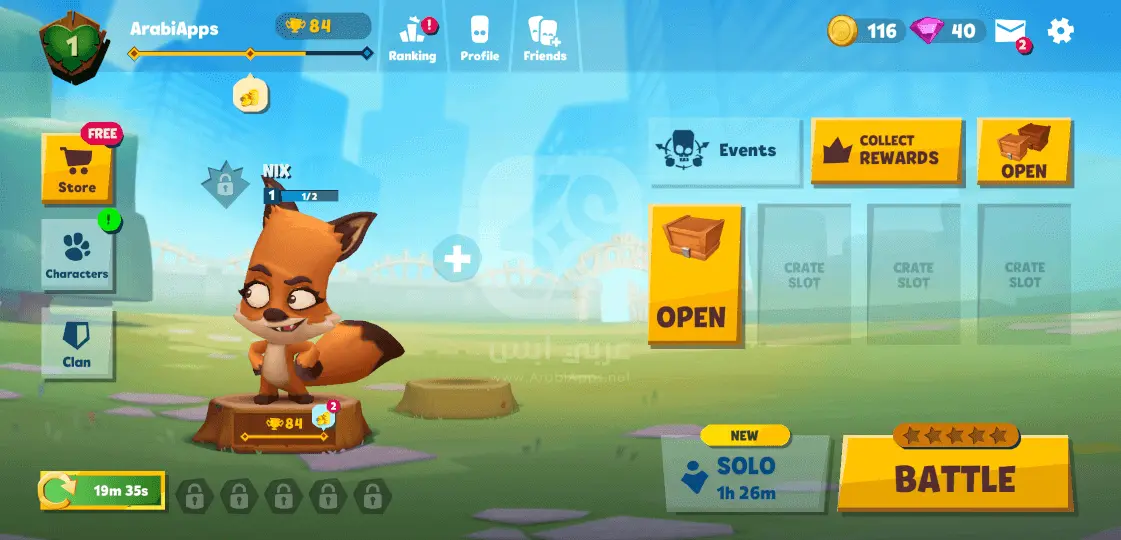Change the Solo game mode
The image size is (1121, 540).
(x=746, y=474)
